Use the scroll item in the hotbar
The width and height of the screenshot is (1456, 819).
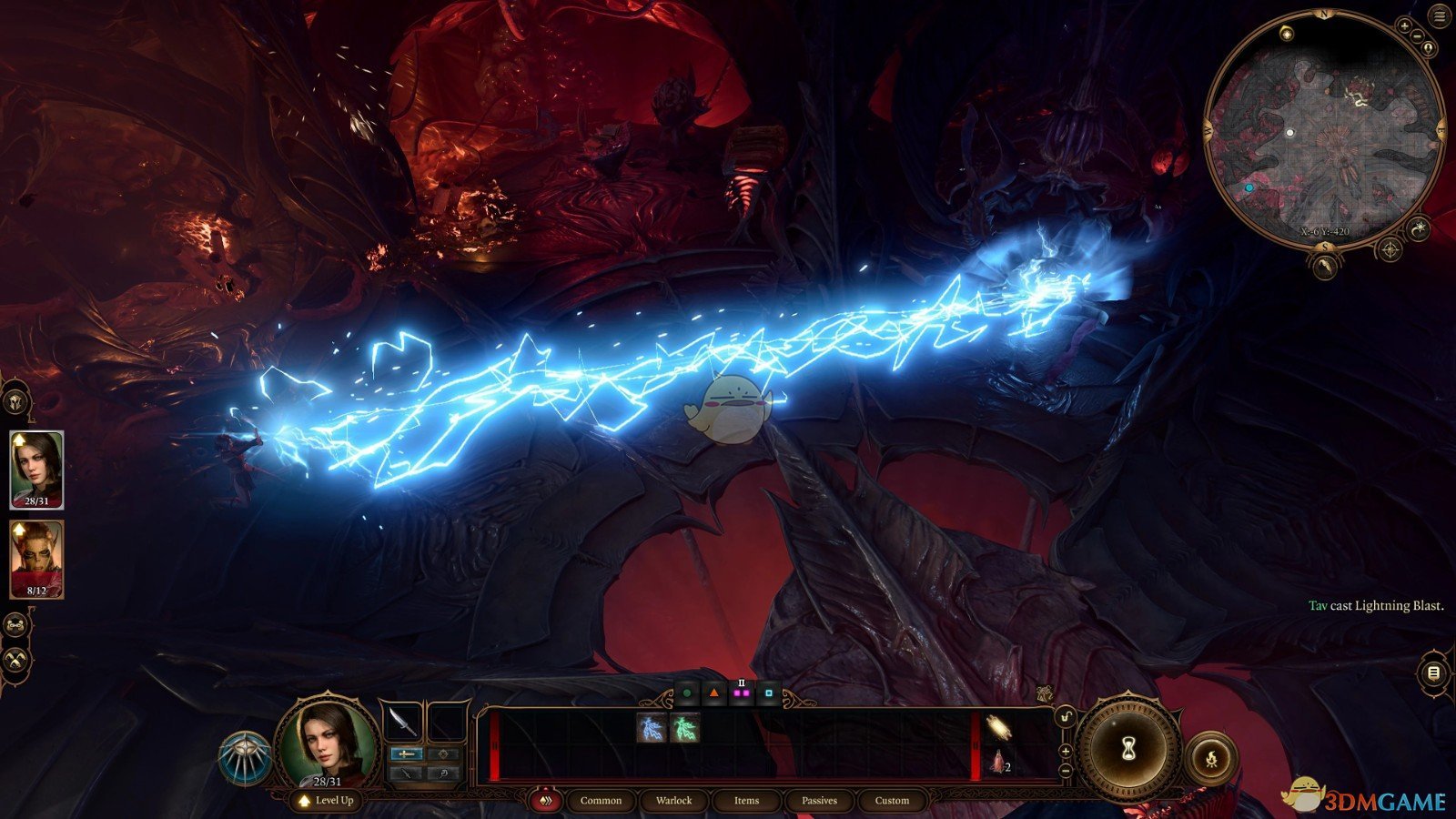1000,727
